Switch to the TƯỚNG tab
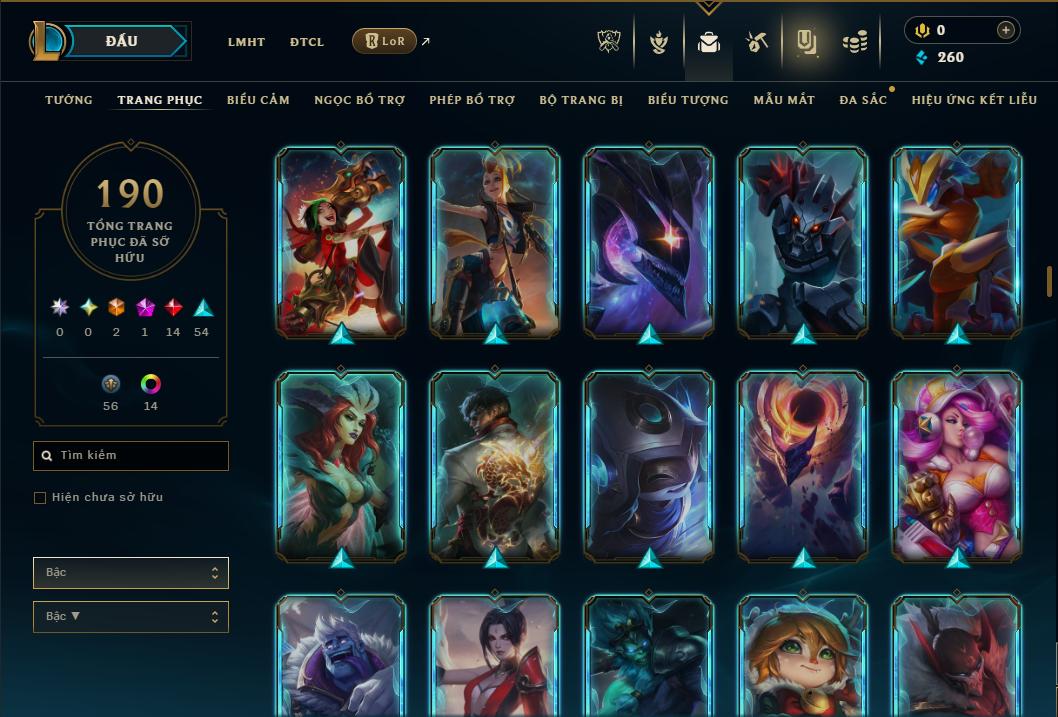 point(69,100)
